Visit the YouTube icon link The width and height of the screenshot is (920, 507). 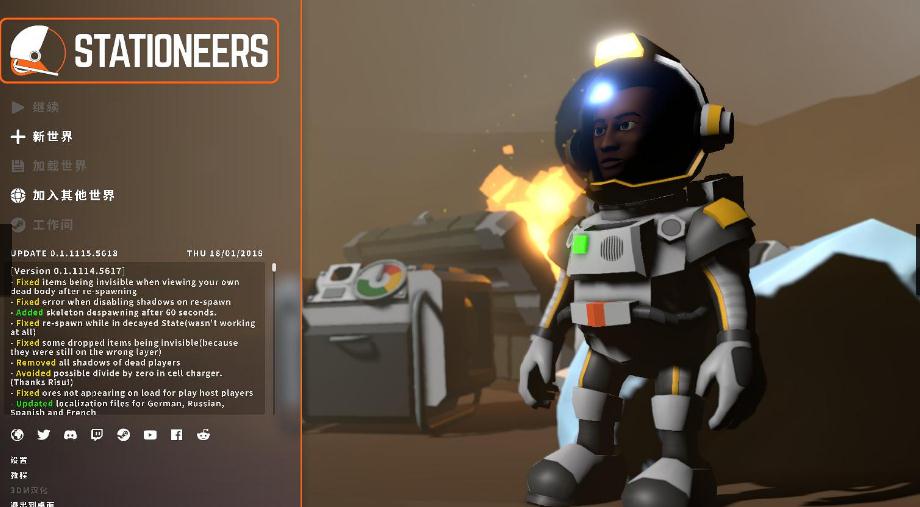150,435
